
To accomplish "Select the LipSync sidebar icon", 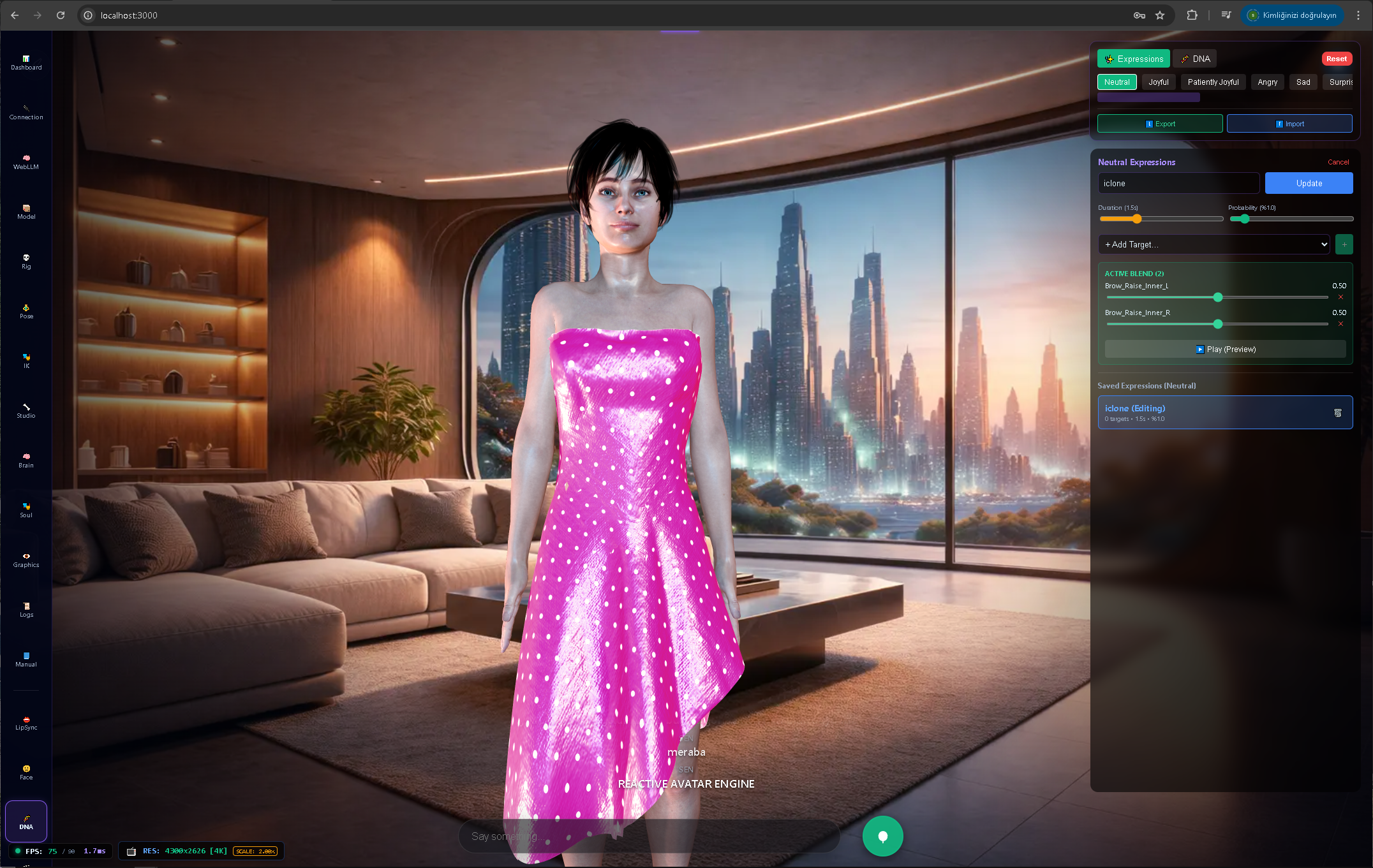I will tap(26, 723).
